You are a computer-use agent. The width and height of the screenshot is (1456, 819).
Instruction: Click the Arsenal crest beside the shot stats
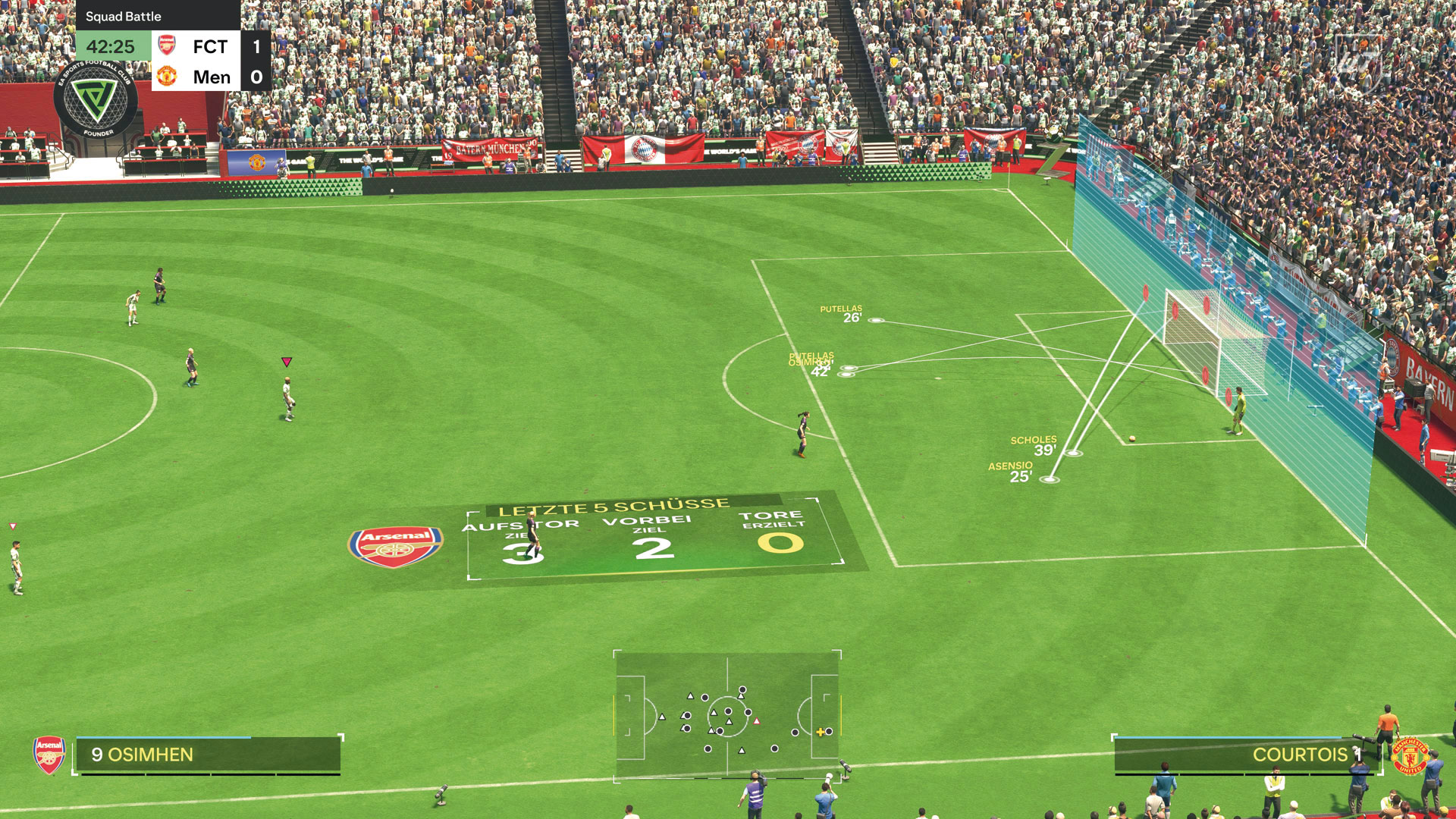(395, 546)
